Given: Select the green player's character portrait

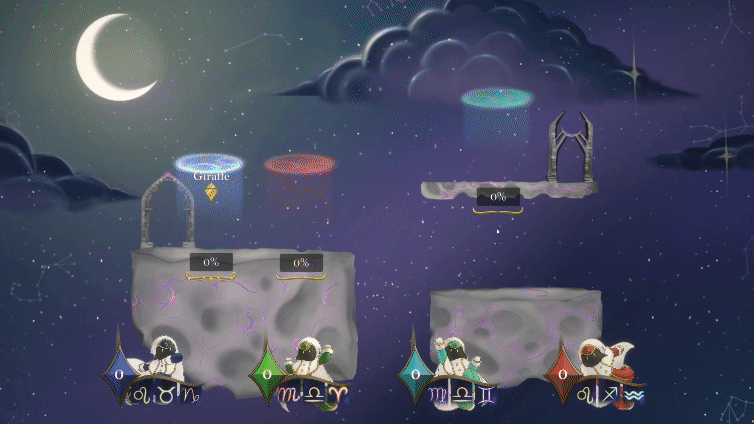Looking at the screenshot, I should click(x=309, y=358).
